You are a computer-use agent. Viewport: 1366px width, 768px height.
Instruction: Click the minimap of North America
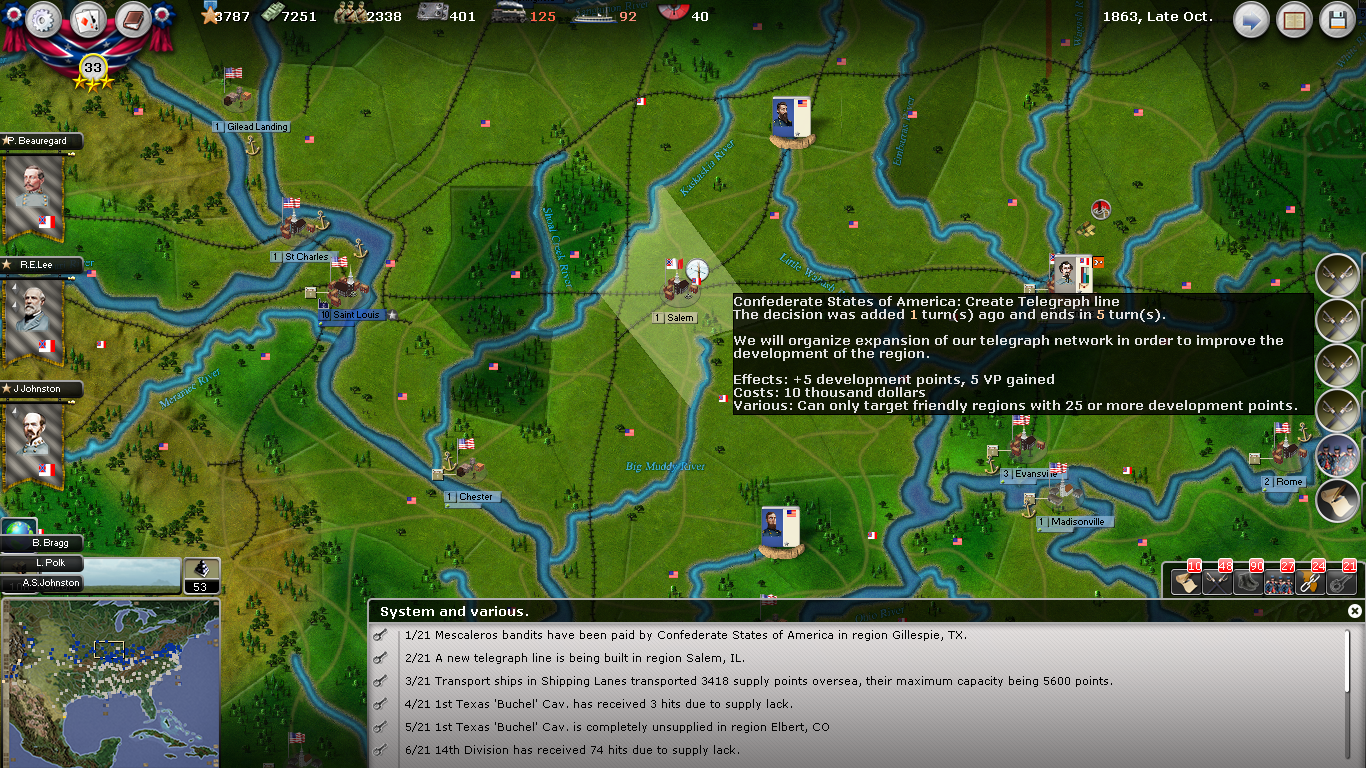tap(110, 682)
